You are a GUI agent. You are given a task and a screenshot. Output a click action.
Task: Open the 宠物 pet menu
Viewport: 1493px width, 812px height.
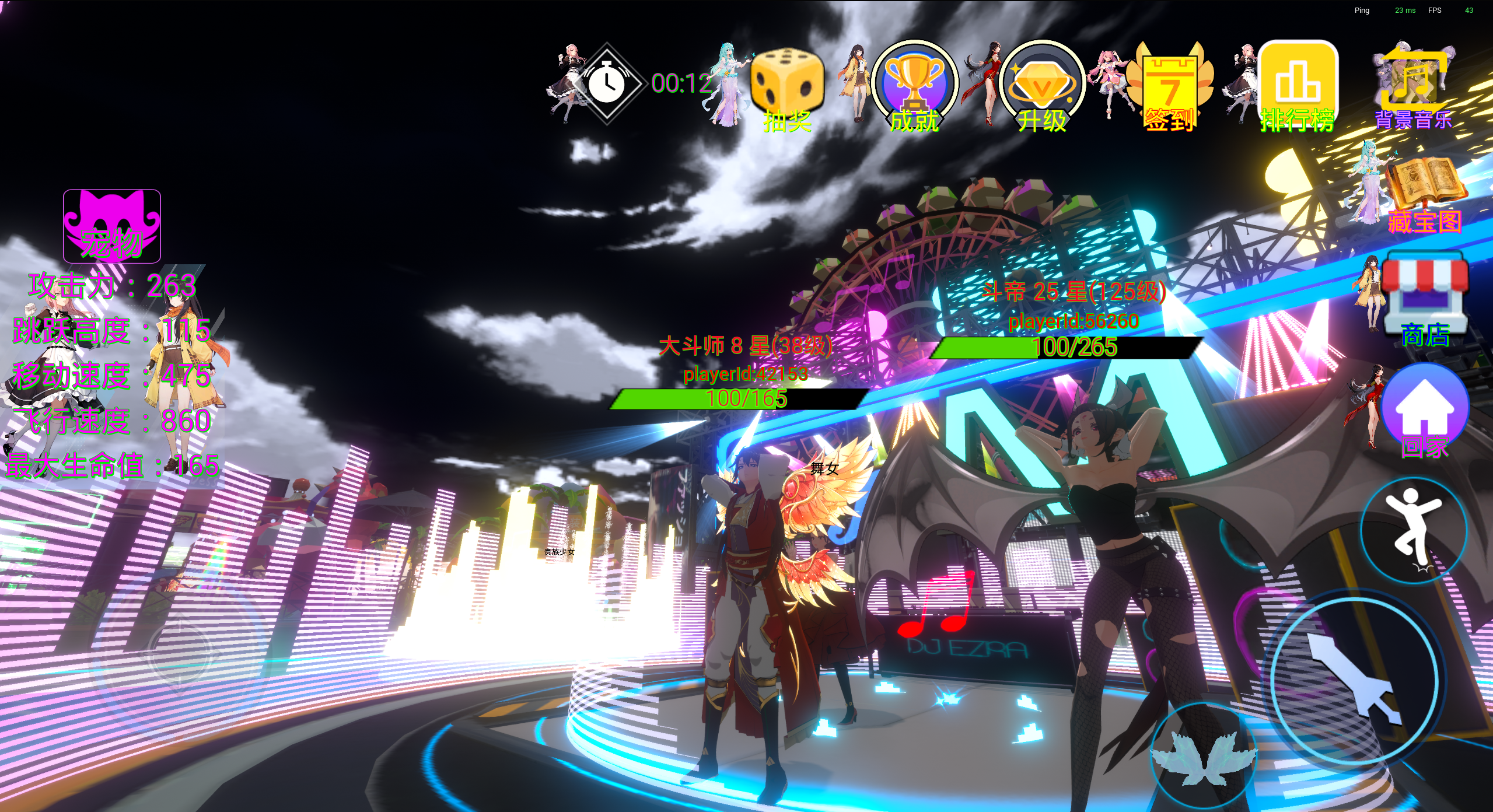tap(111, 226)
